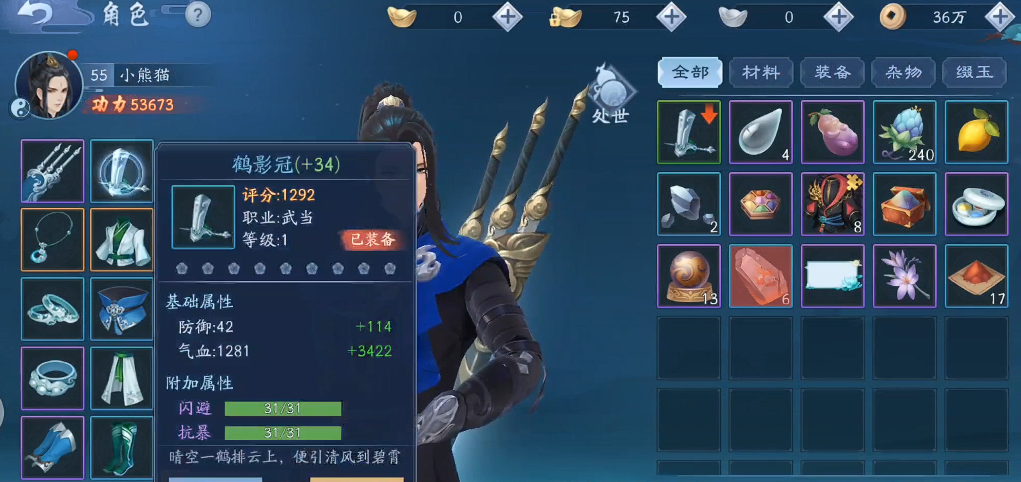Select the 缀玉 jade tab
Viewport: 1021px width, 482px height.
(x=975, y=72)
